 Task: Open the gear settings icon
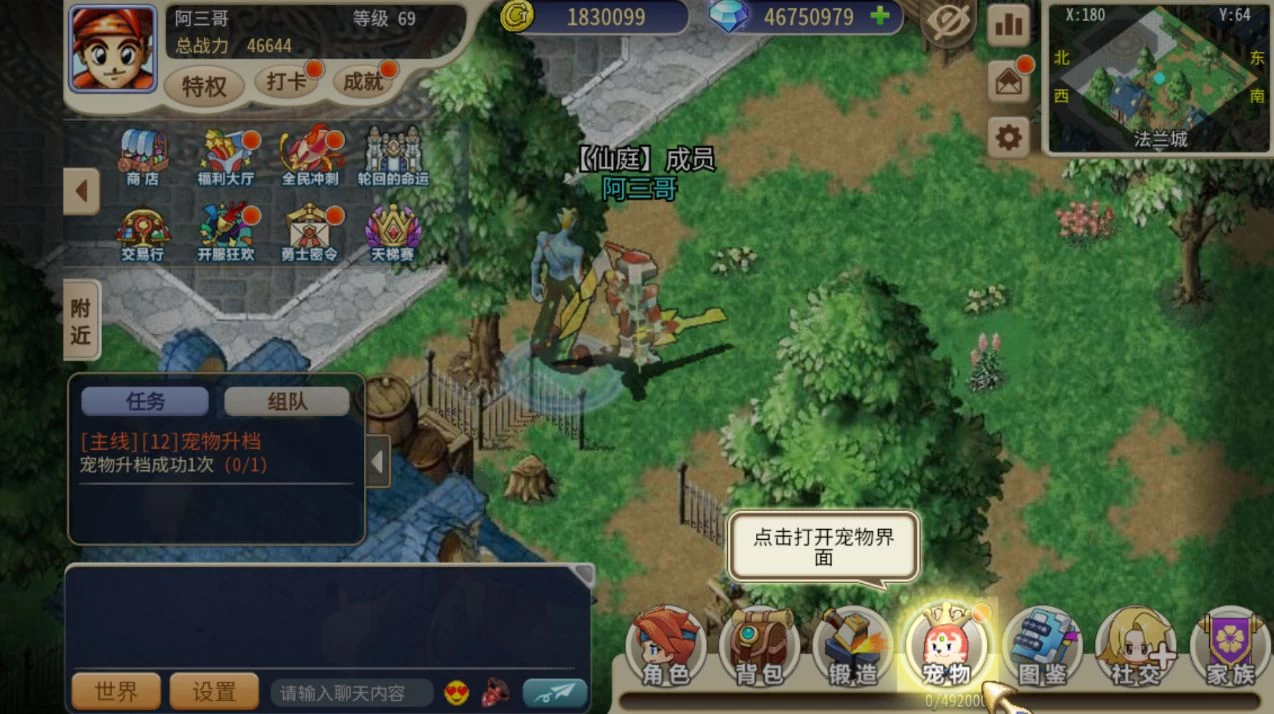(x=1008, y=137)
